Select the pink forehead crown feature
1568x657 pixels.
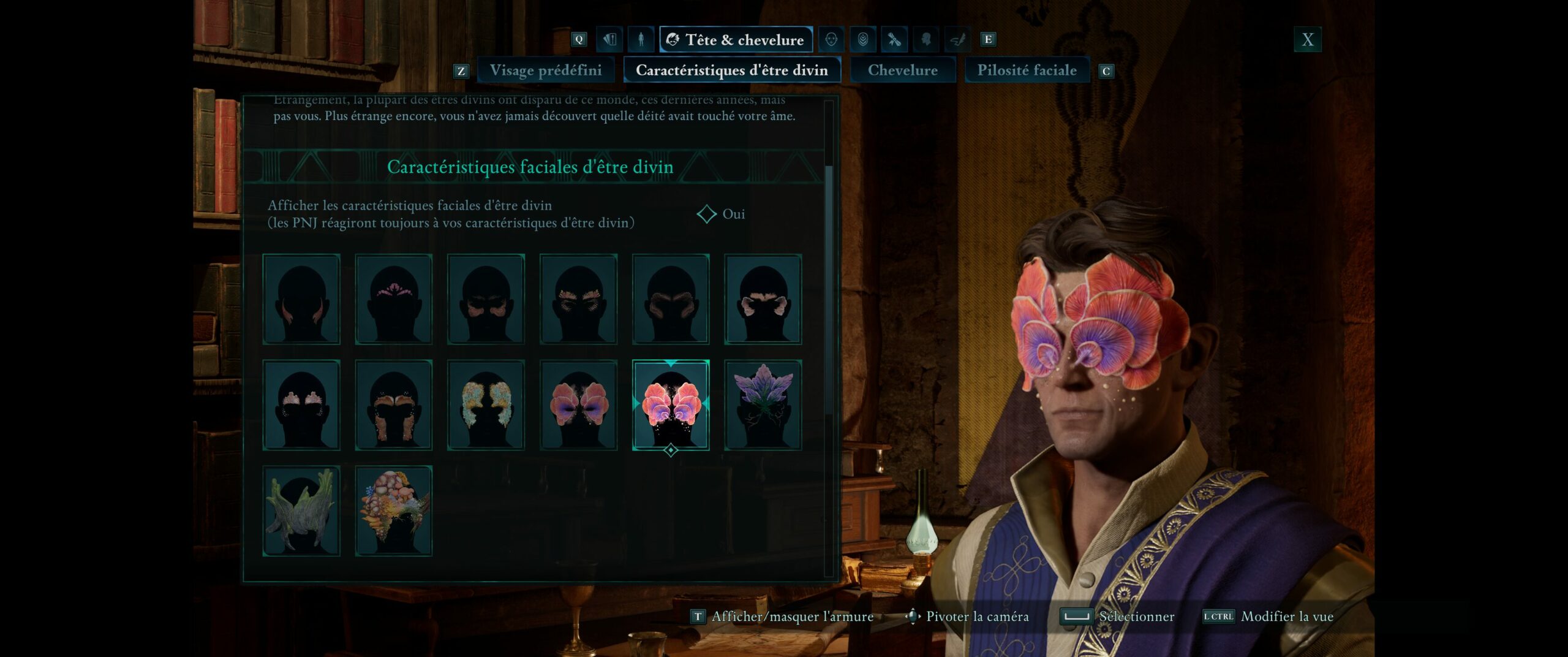pyautogui.click(x=394, y=299)
